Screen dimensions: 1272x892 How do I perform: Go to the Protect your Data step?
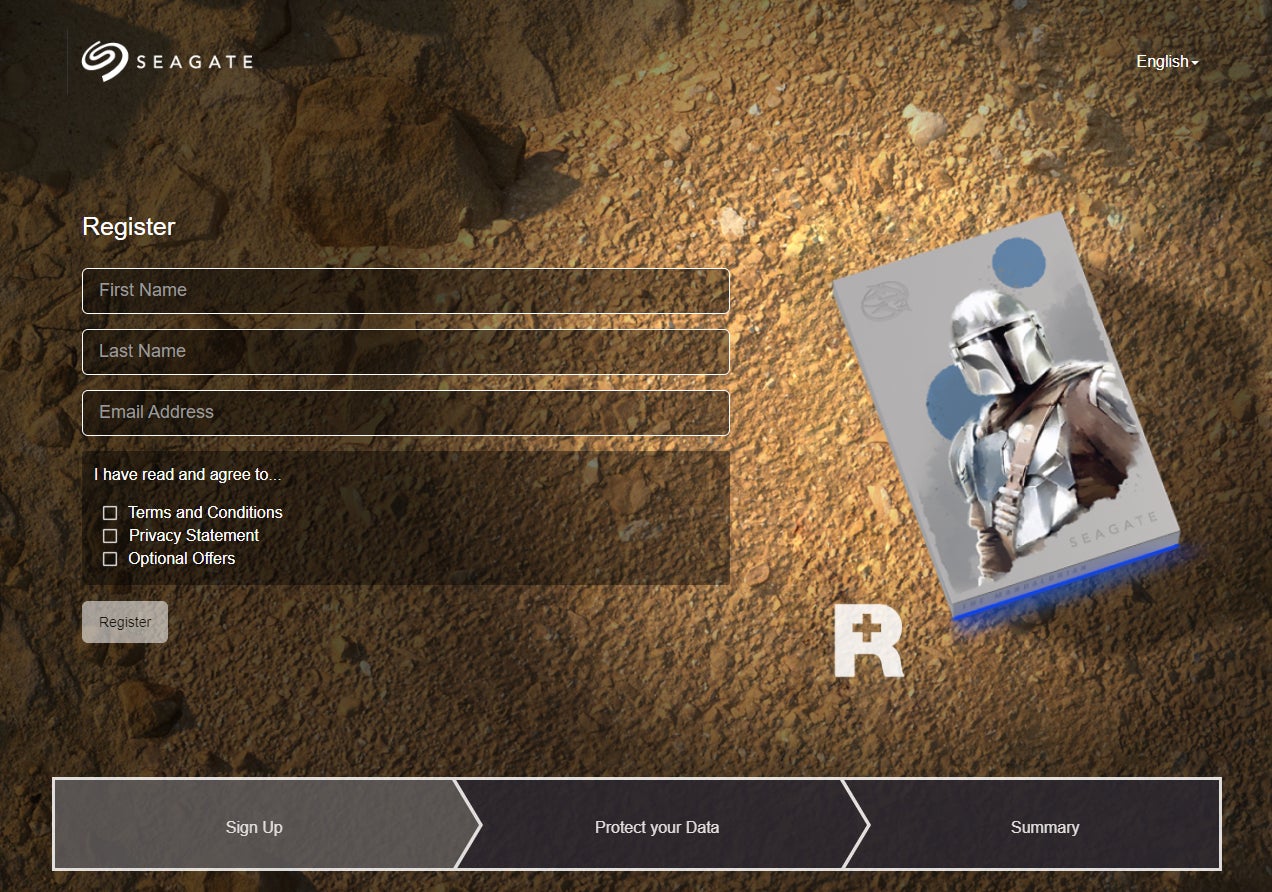[x=657, y=827]
